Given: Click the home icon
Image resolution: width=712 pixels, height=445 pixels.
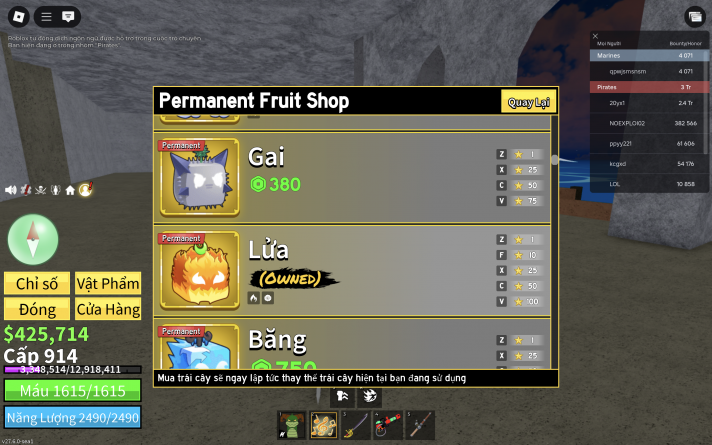Looking at the screenshot, I should click(70, 190).
